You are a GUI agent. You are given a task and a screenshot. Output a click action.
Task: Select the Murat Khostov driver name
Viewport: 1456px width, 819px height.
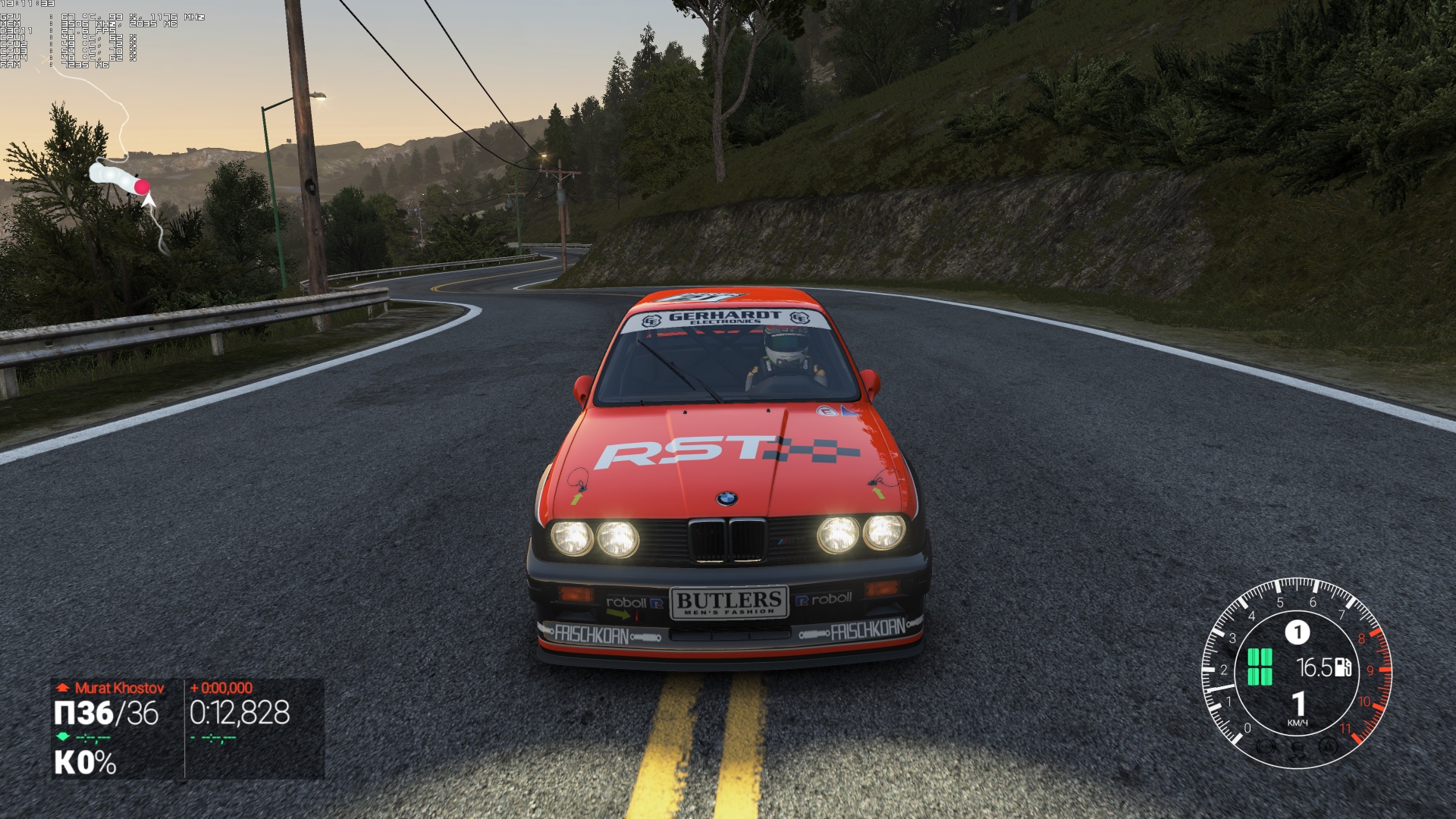(x=119, y=688)
